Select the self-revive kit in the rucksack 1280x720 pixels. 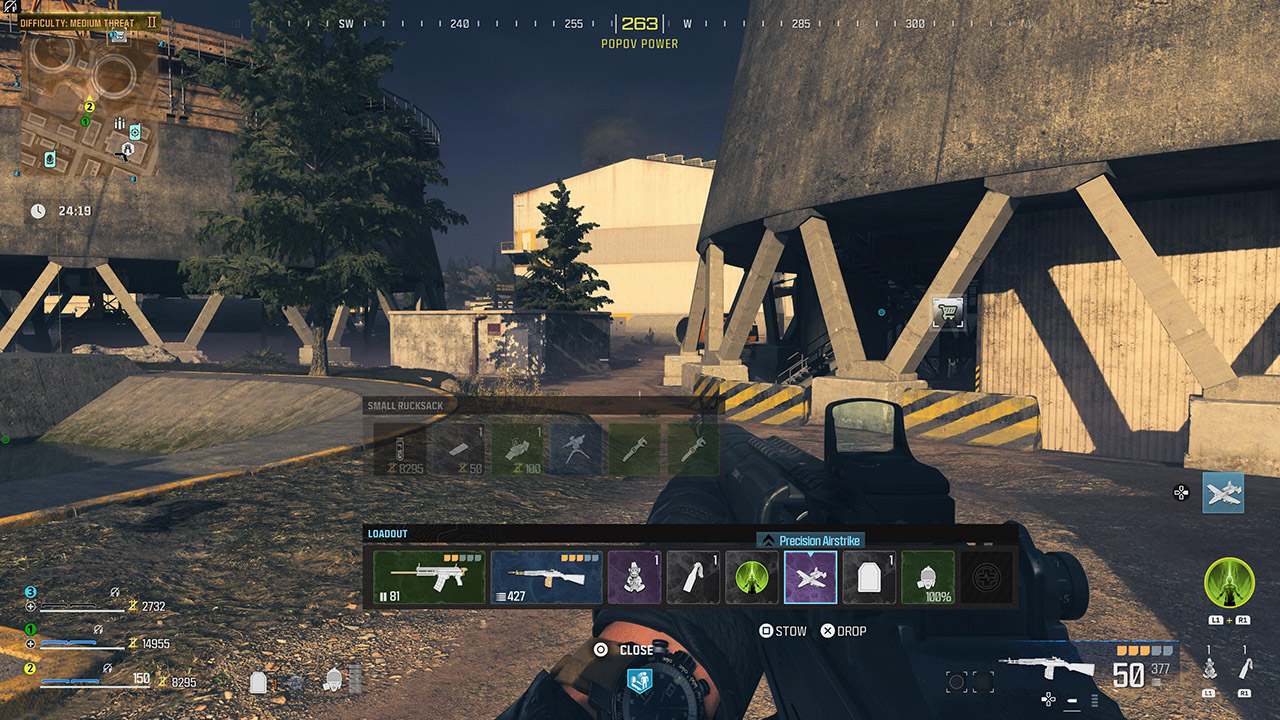(518, 448)
